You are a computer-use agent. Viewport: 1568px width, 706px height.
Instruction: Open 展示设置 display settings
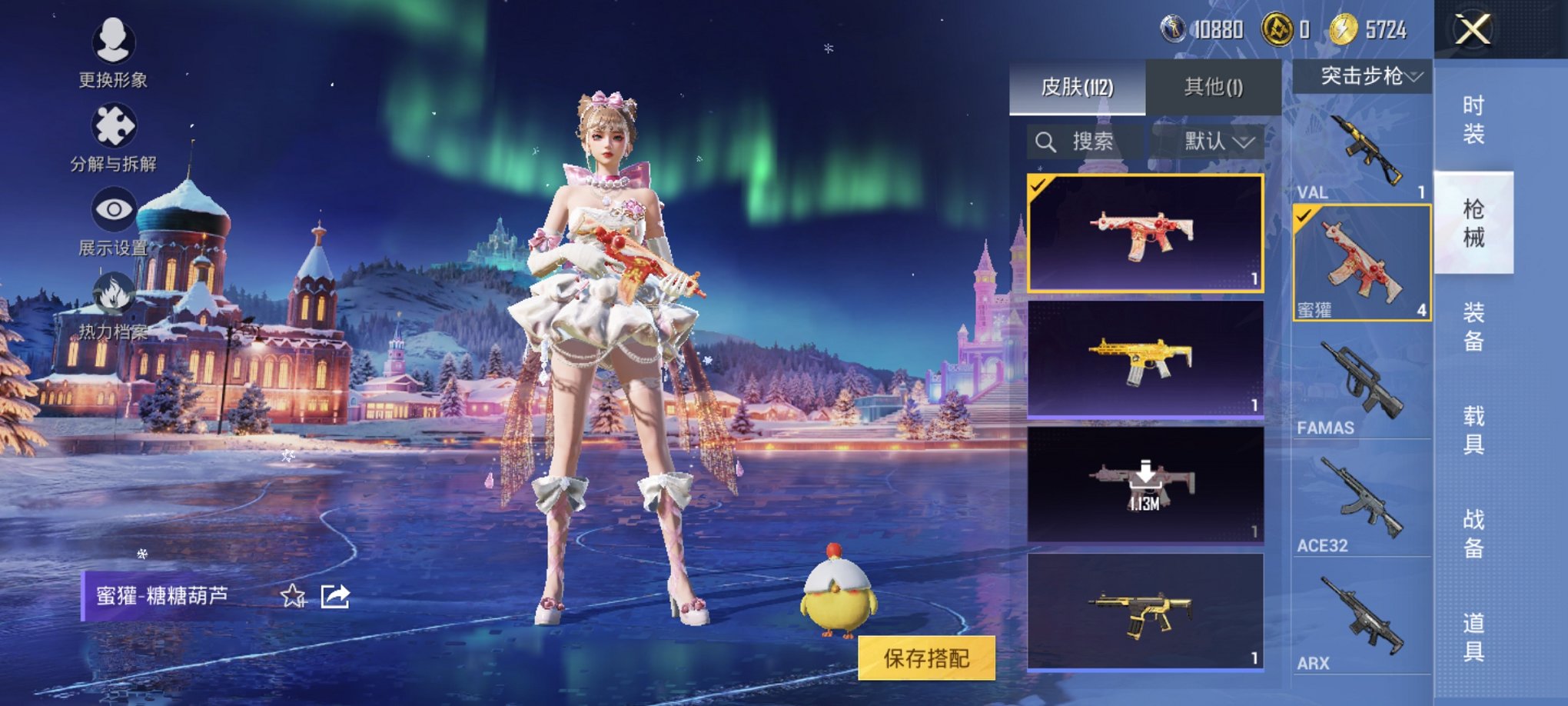point(114,210)
